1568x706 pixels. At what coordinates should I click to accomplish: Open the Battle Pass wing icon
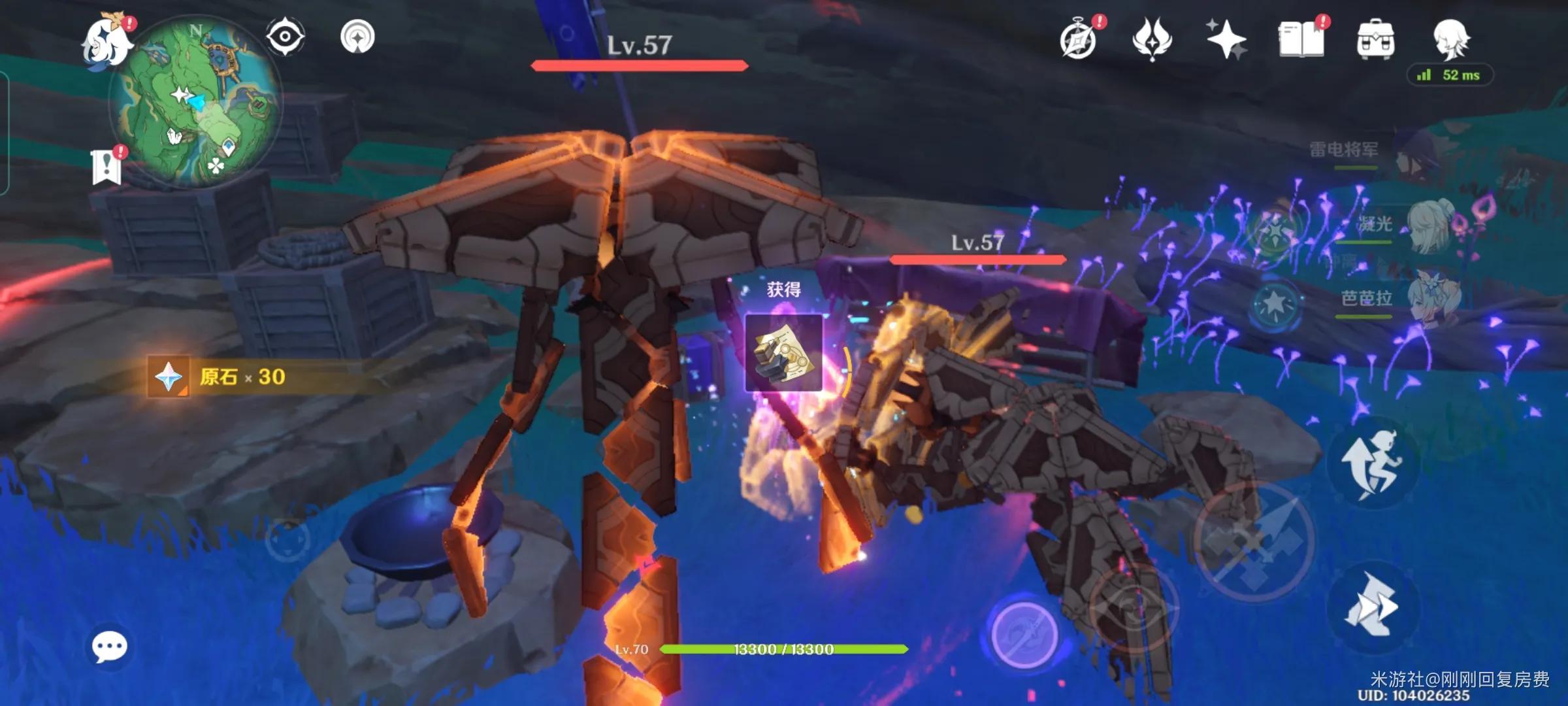pos(1154,41)
